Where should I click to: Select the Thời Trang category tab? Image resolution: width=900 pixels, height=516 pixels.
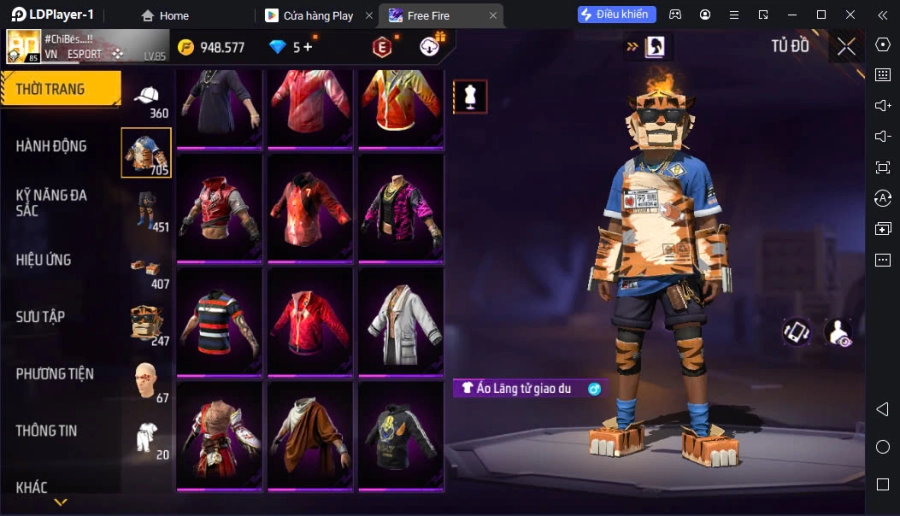coord(60,89)
